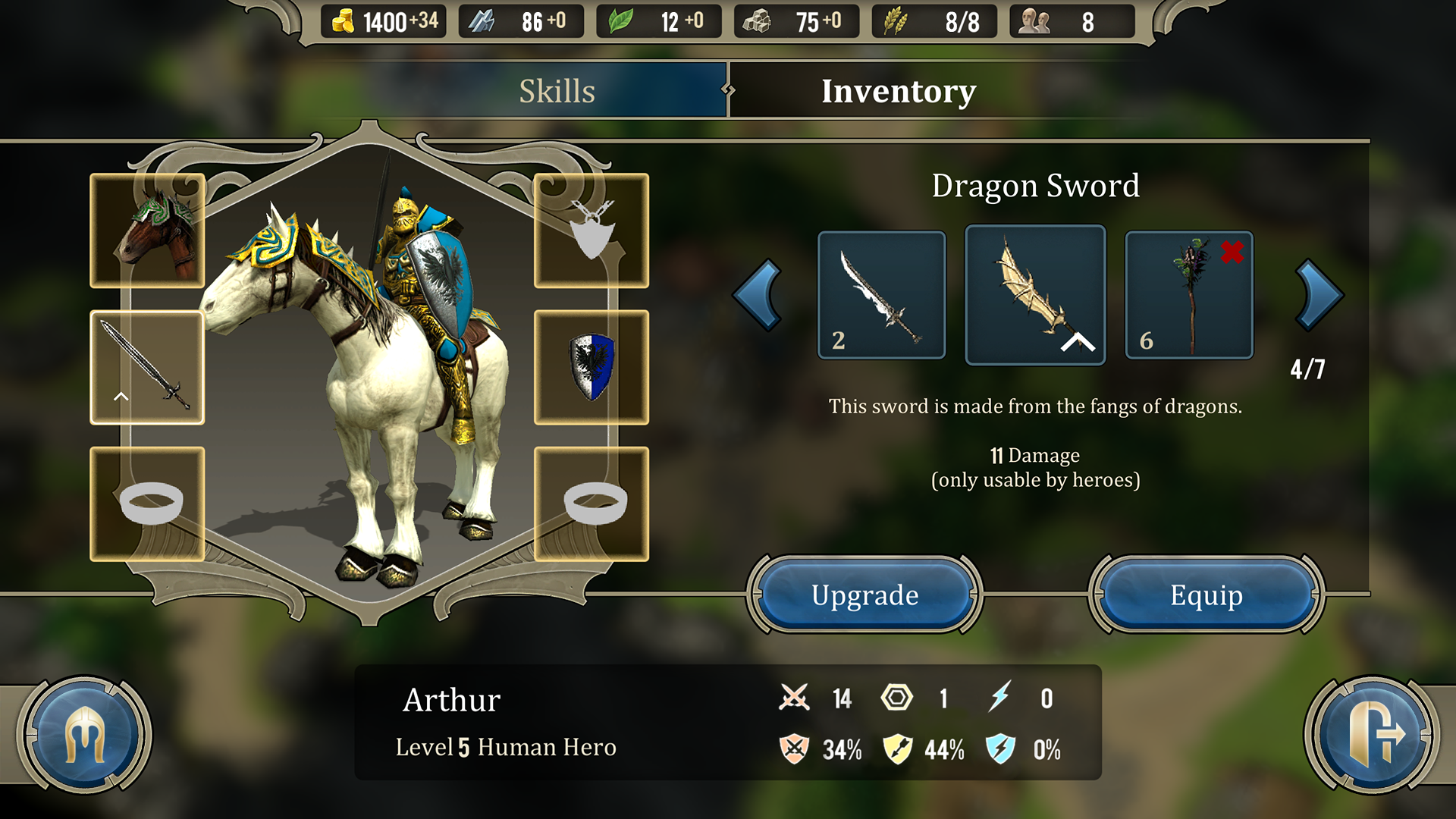Image resolution: width=1456 pixels, height=819 pixels.
Task: Open the hero helmet button
Action: point(84,734)
